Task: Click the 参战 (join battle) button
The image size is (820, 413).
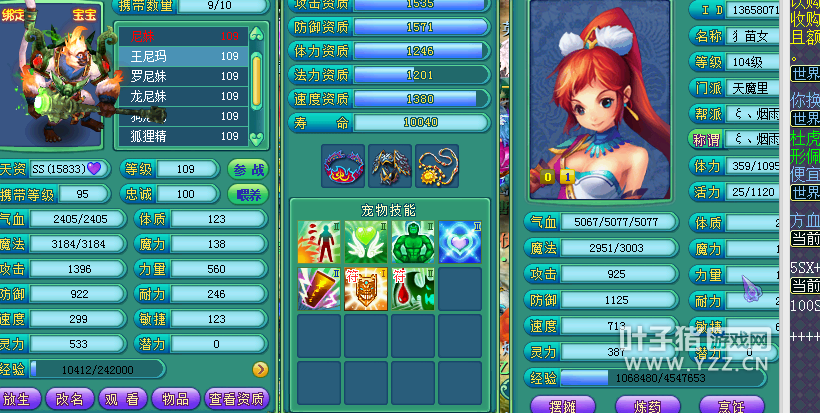Action: click(x=249, y=169)
